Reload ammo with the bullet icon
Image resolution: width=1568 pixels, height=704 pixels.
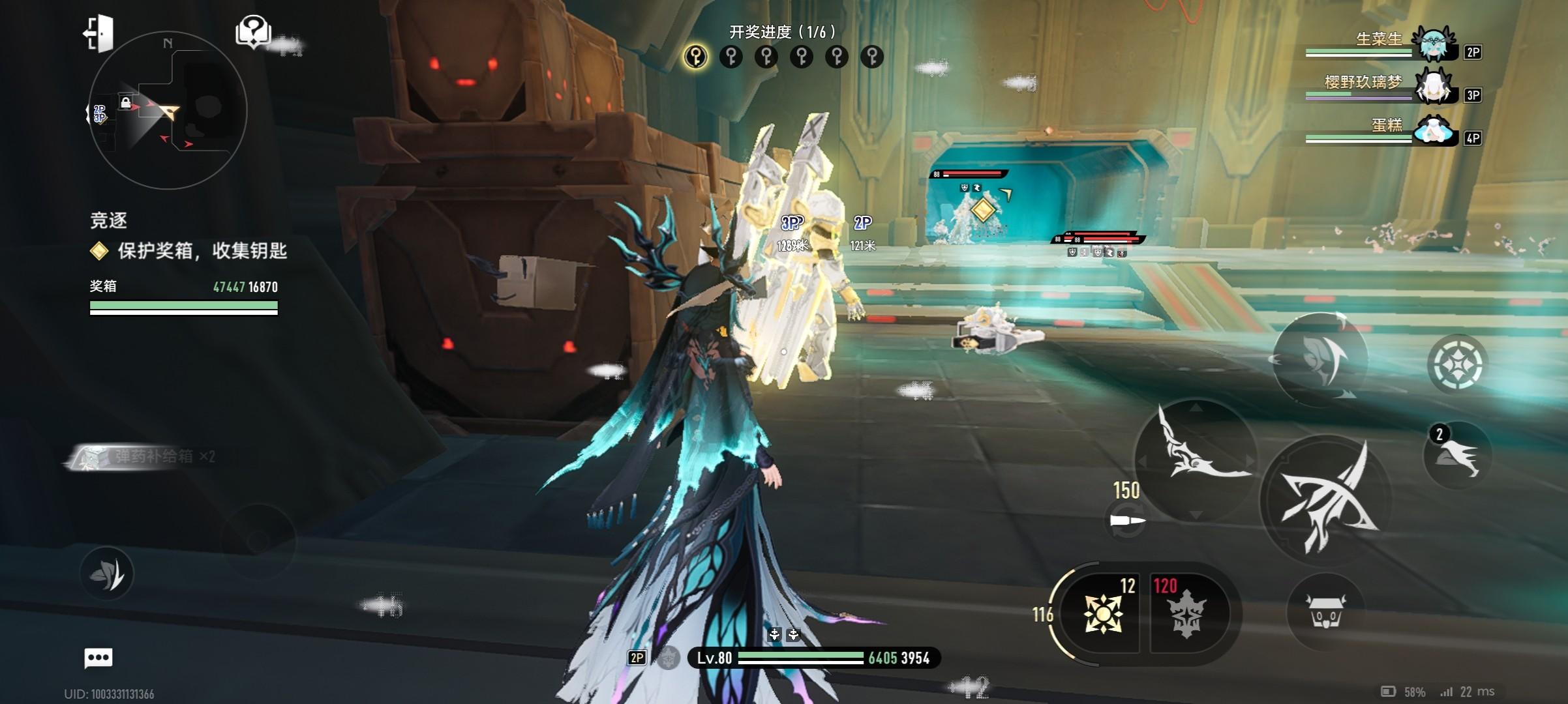(x=1127, y=521)
